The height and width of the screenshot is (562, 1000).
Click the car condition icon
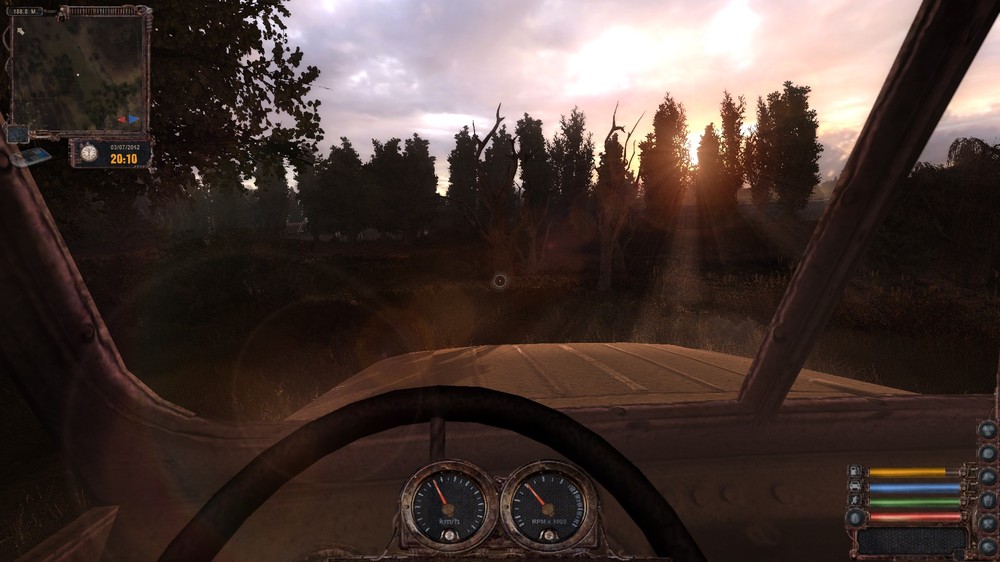(855, 486)
